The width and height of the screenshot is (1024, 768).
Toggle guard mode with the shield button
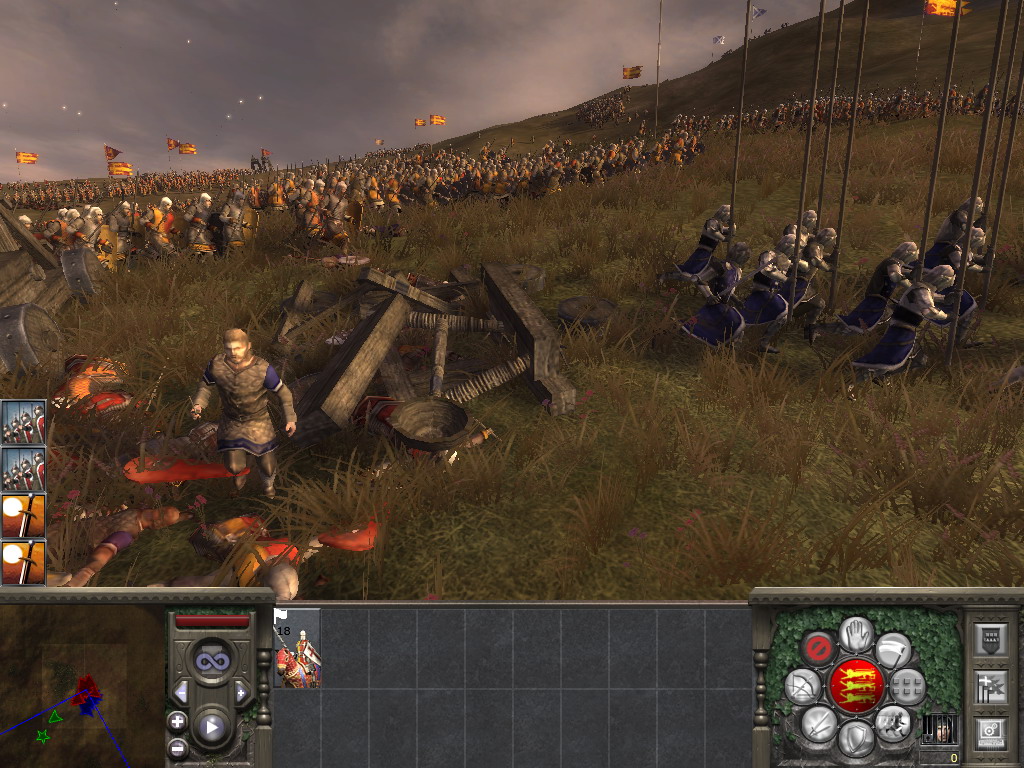(x=855, y=739)
